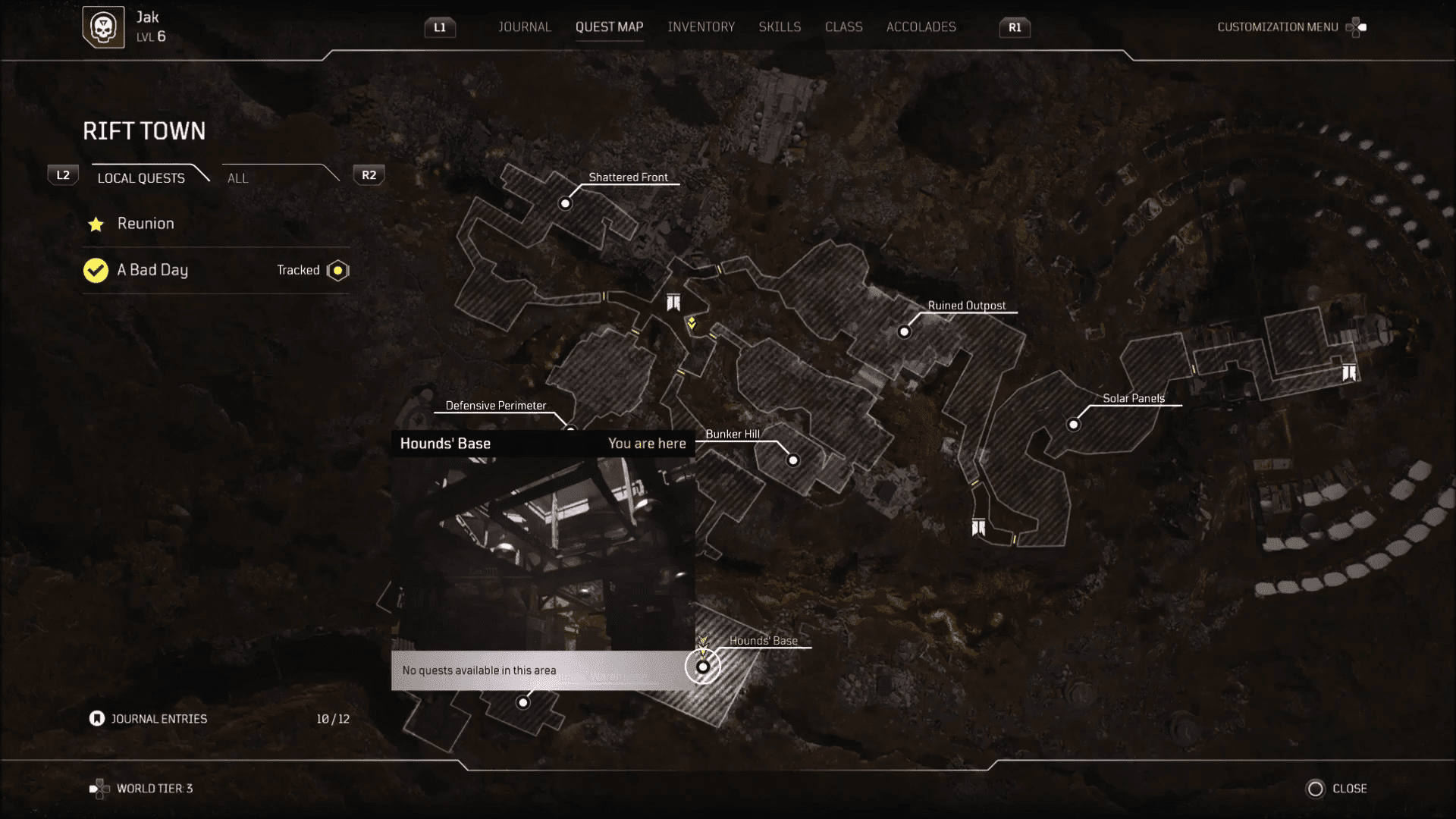Image resolution: width=1456 pixels, height=819 pixels.
Task: Select the Solar Panels map marker
Action: tap(1074, 425)
